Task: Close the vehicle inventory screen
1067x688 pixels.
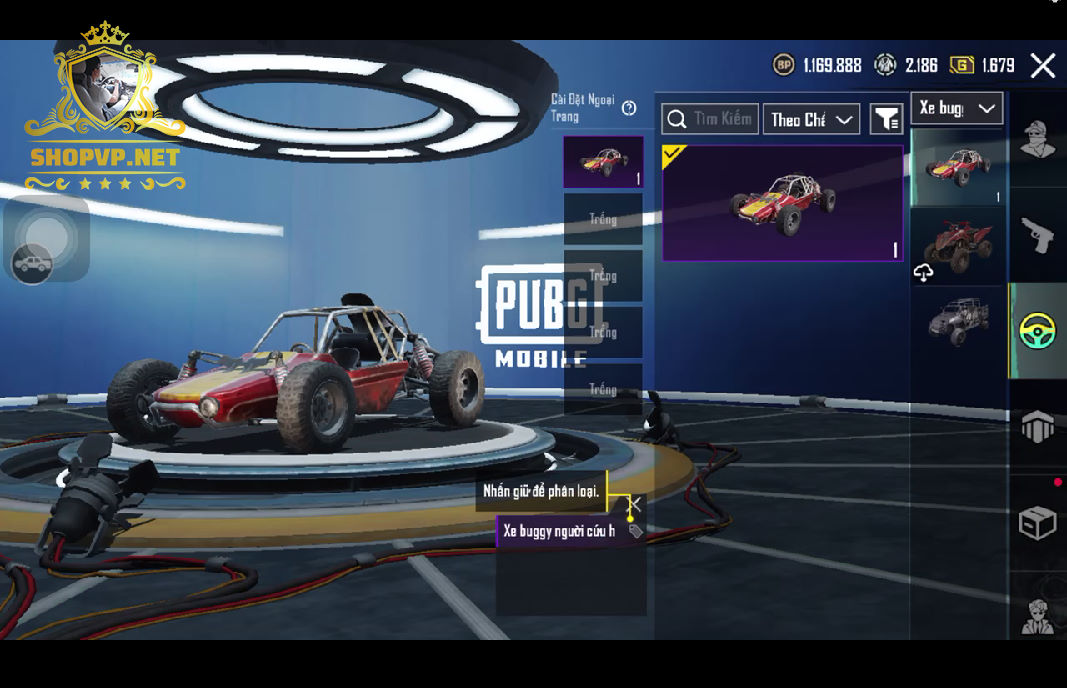Action: [1042, 66]
